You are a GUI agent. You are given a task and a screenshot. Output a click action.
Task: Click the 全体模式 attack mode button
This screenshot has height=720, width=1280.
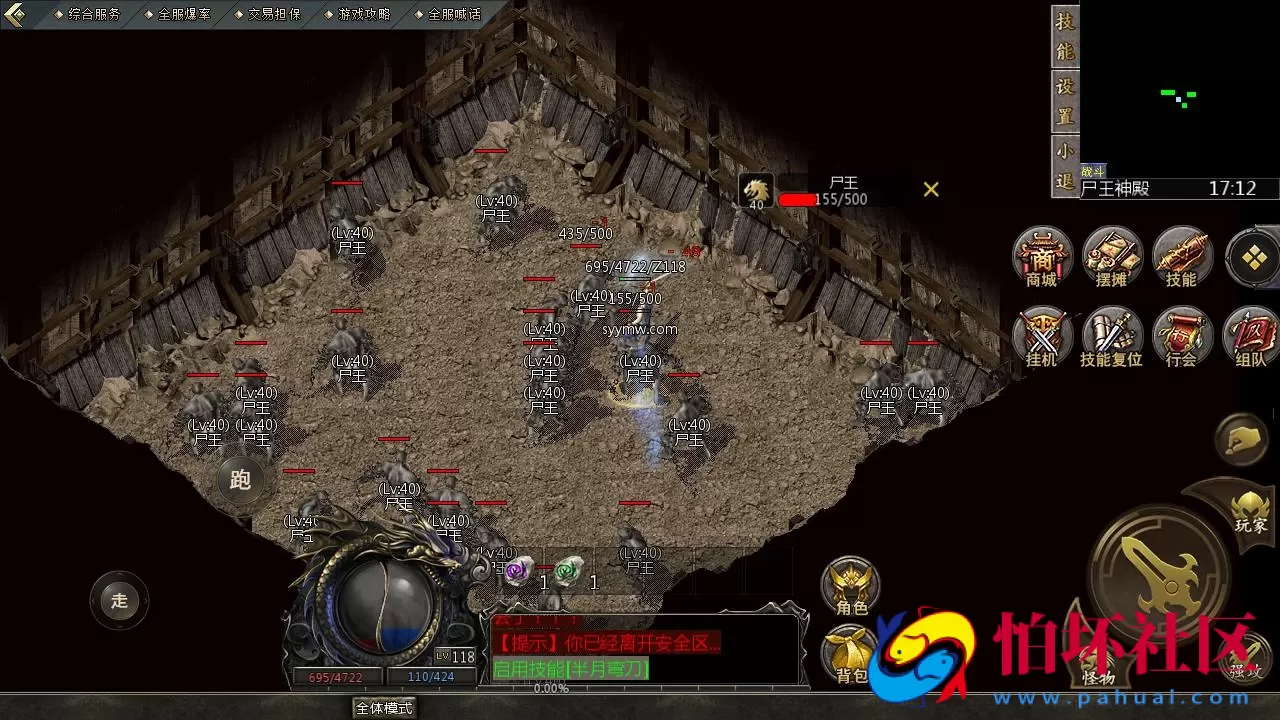click(384, 708)
